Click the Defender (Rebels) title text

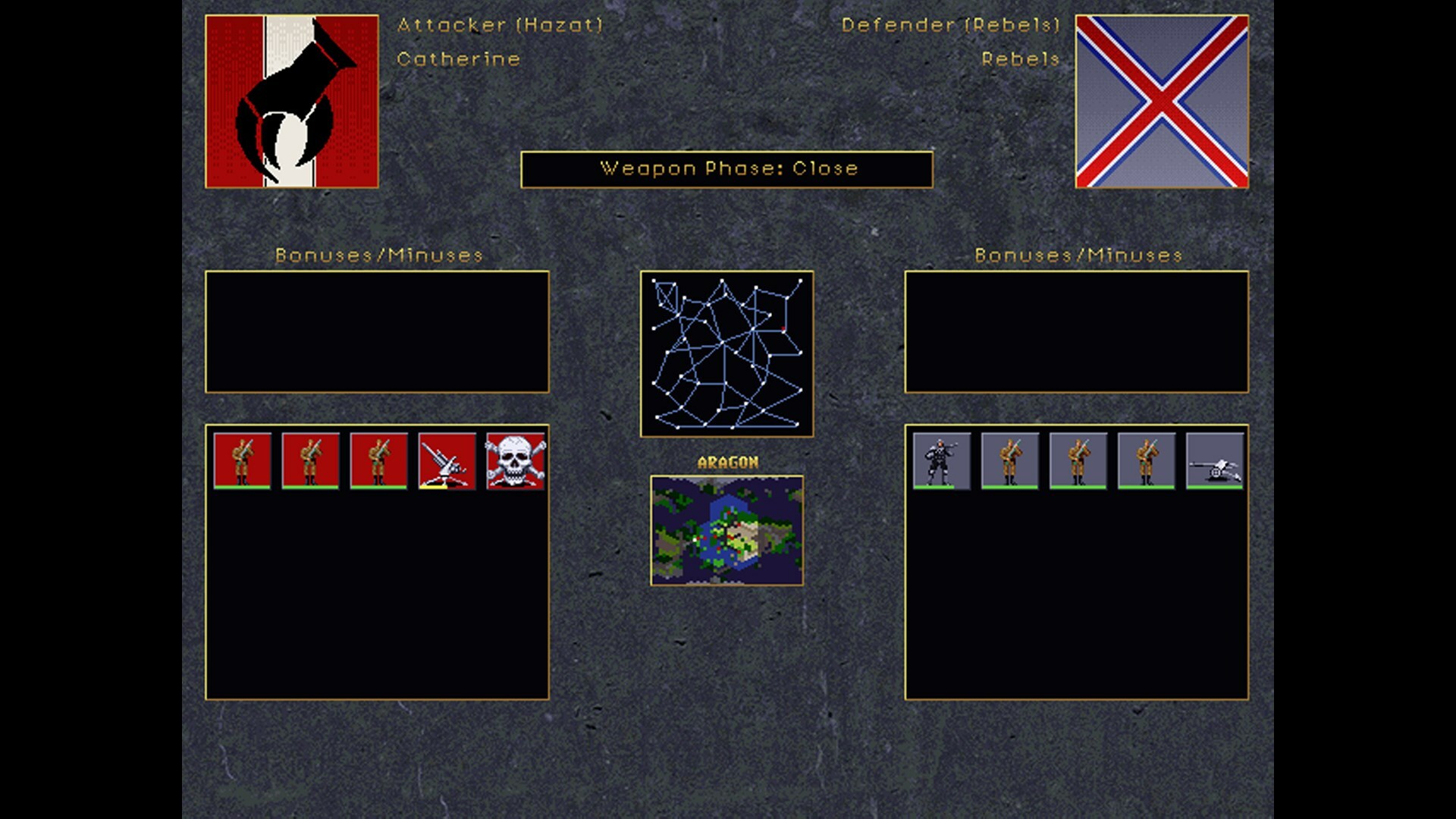(950, 25)
